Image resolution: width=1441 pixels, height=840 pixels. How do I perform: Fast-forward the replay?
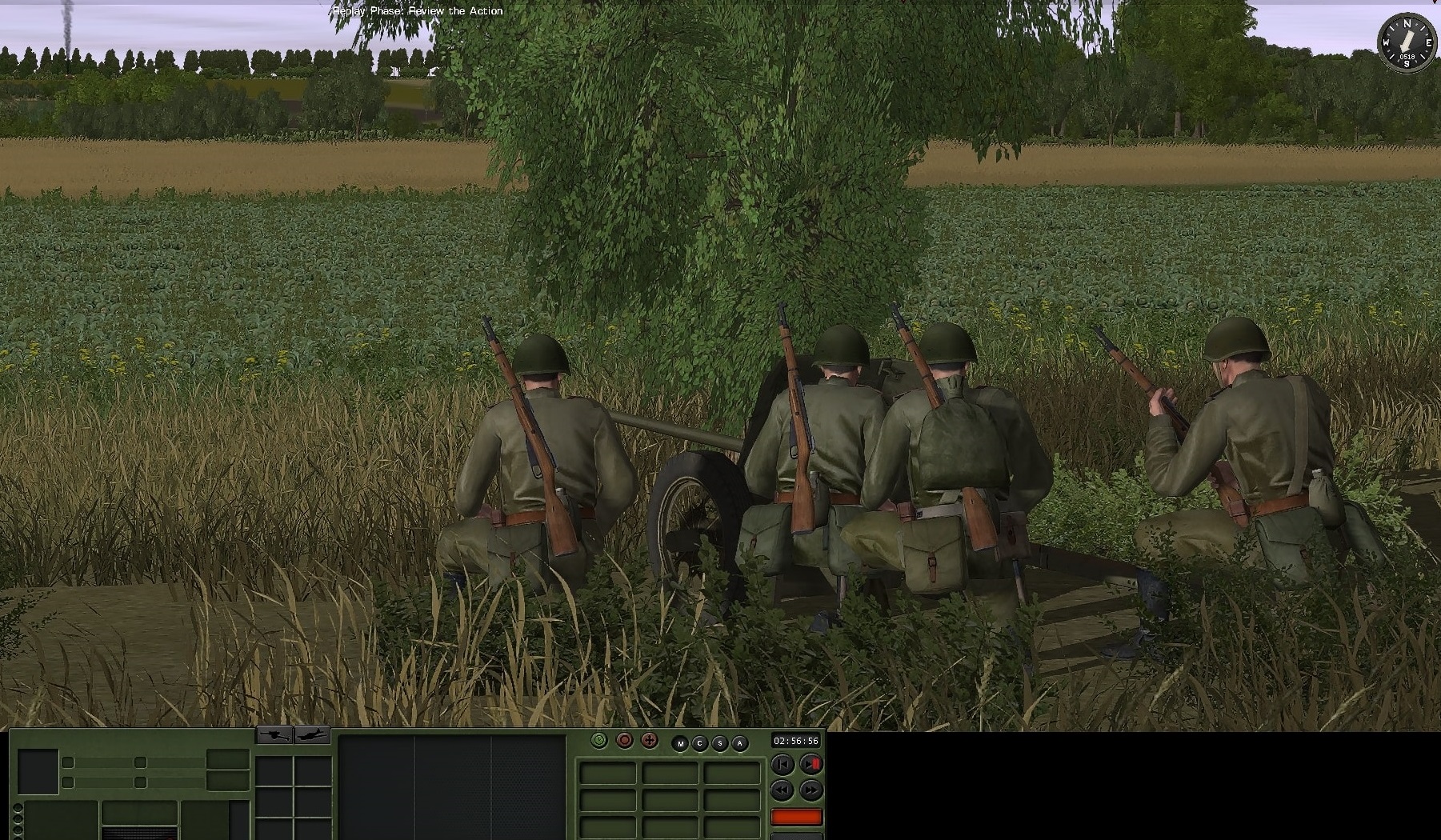pyautogui.click(x=811, y=790)
